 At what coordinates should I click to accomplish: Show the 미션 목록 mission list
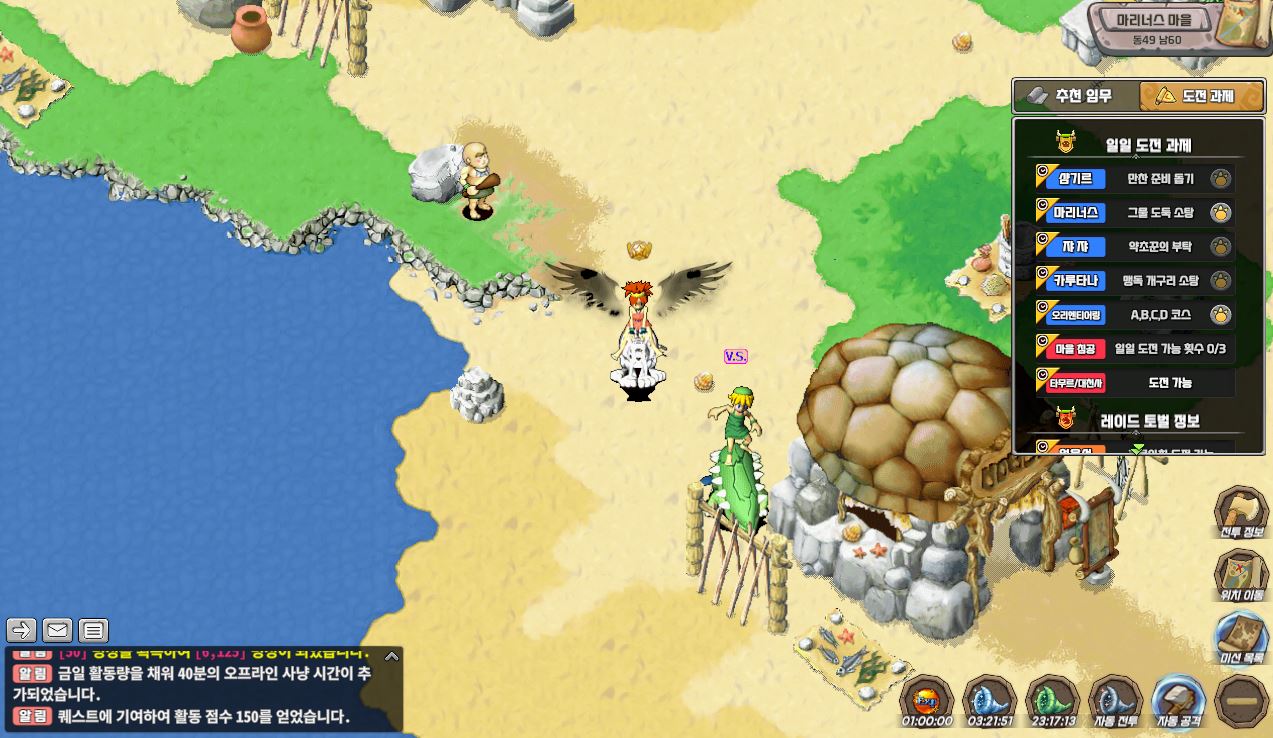point(1241,638)
